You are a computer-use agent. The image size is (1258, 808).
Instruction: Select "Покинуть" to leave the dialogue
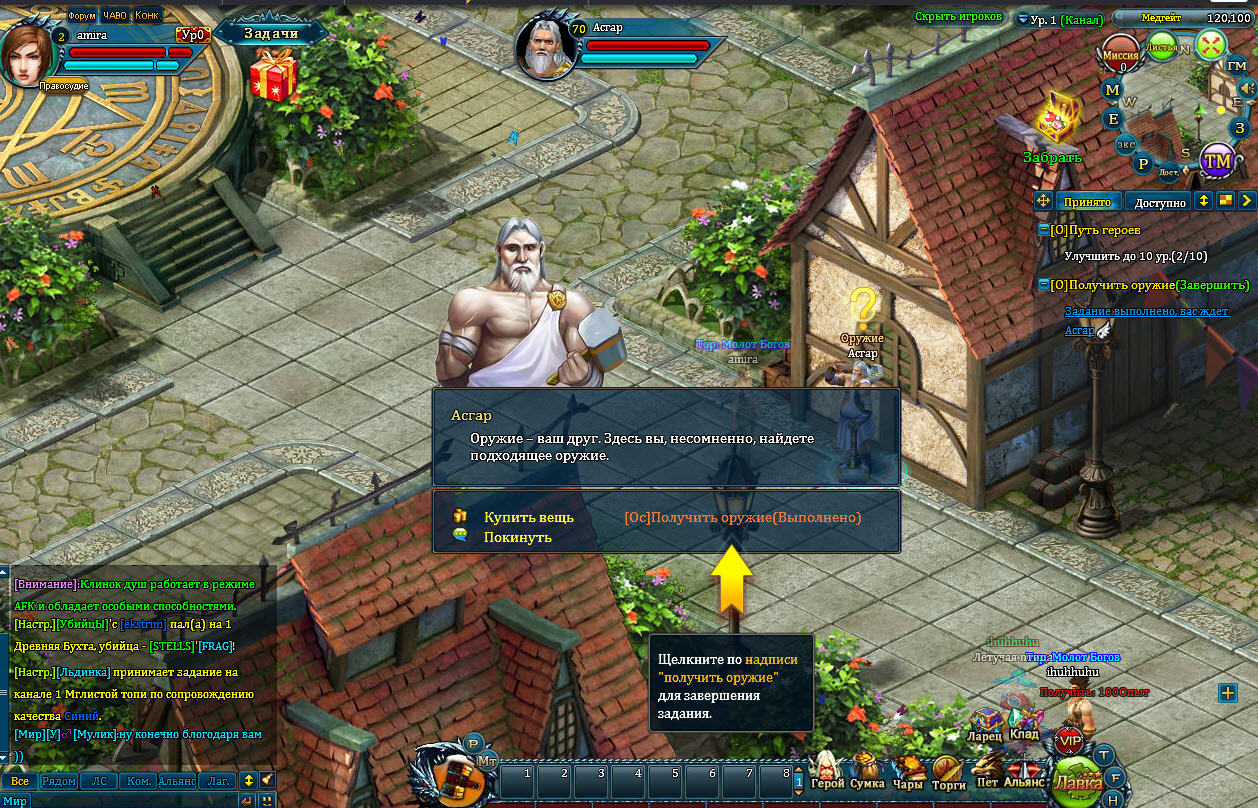click(517, 537)
